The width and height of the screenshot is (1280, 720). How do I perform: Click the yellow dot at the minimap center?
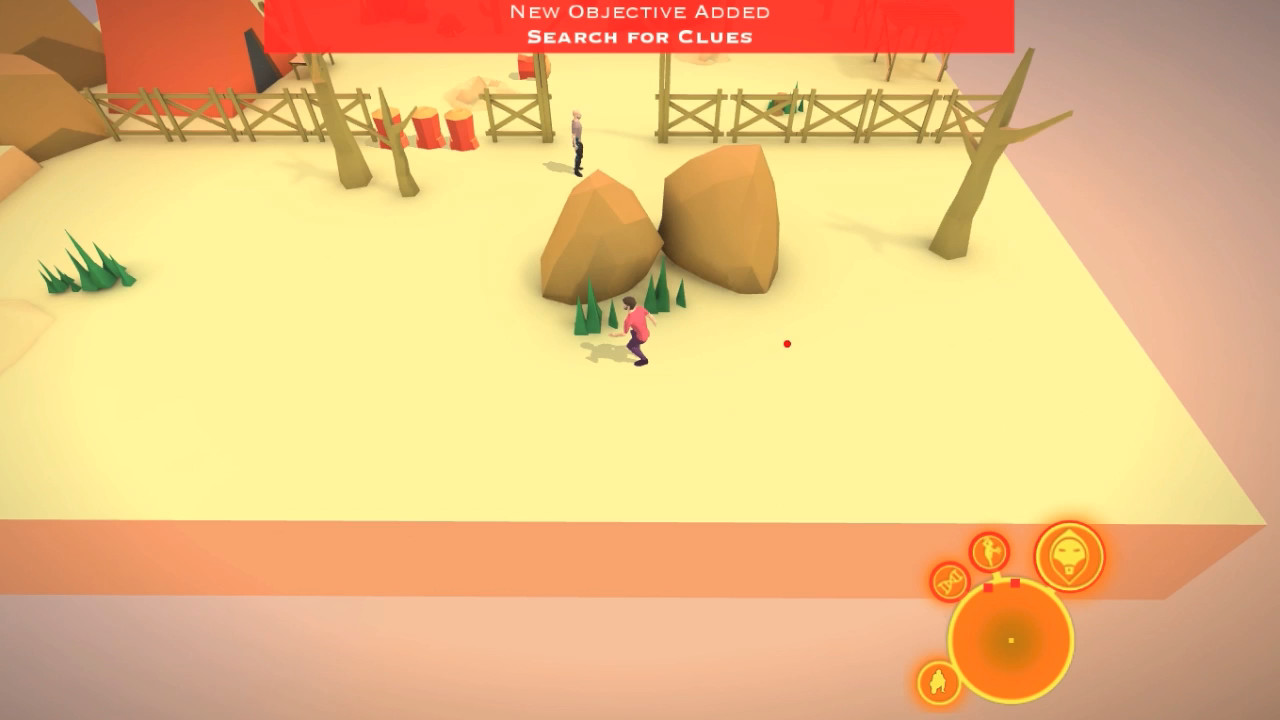1010,638
